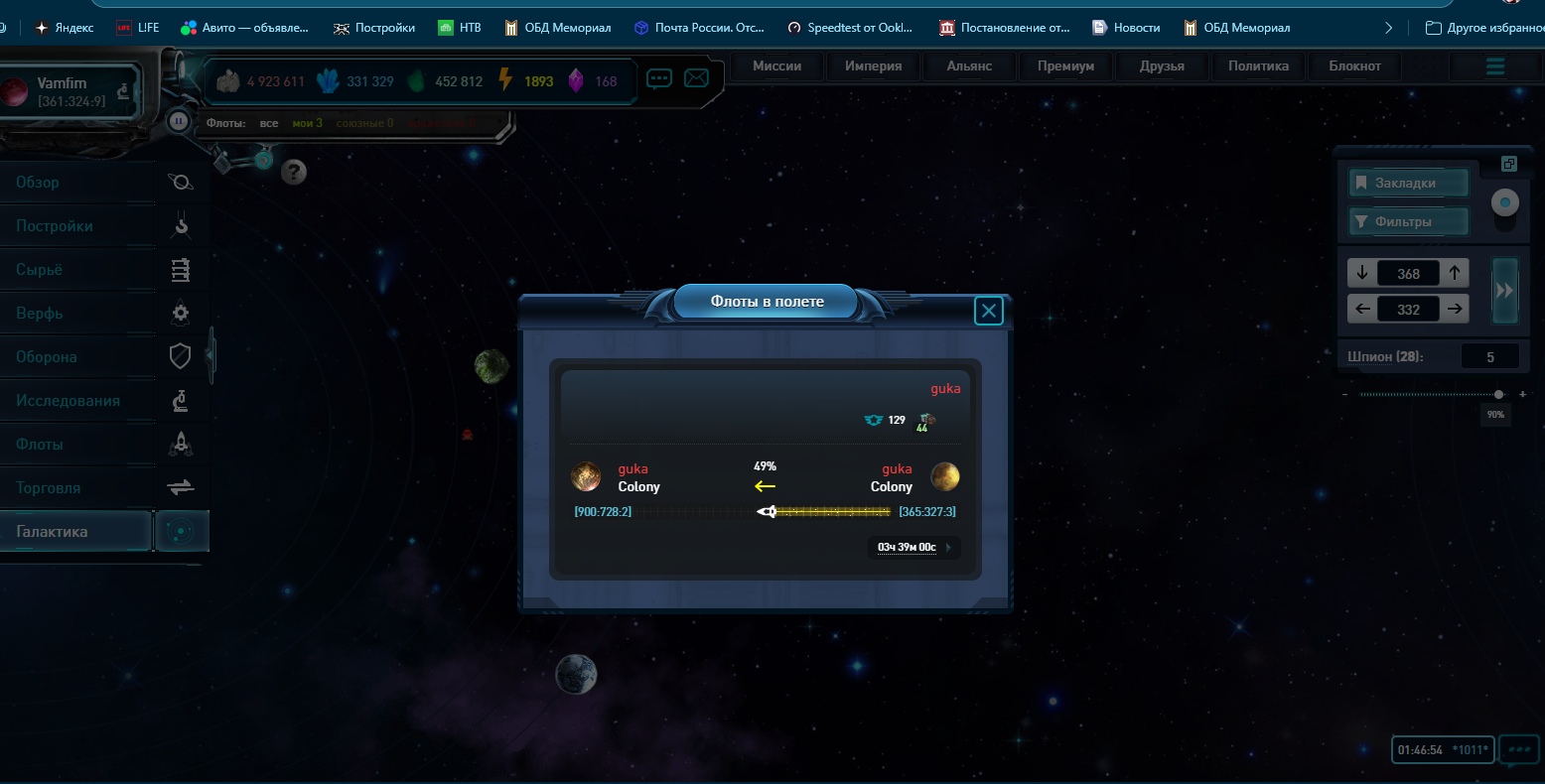Open the Друзья menu
1545x784 pixels.
(x=1162, y=66)
